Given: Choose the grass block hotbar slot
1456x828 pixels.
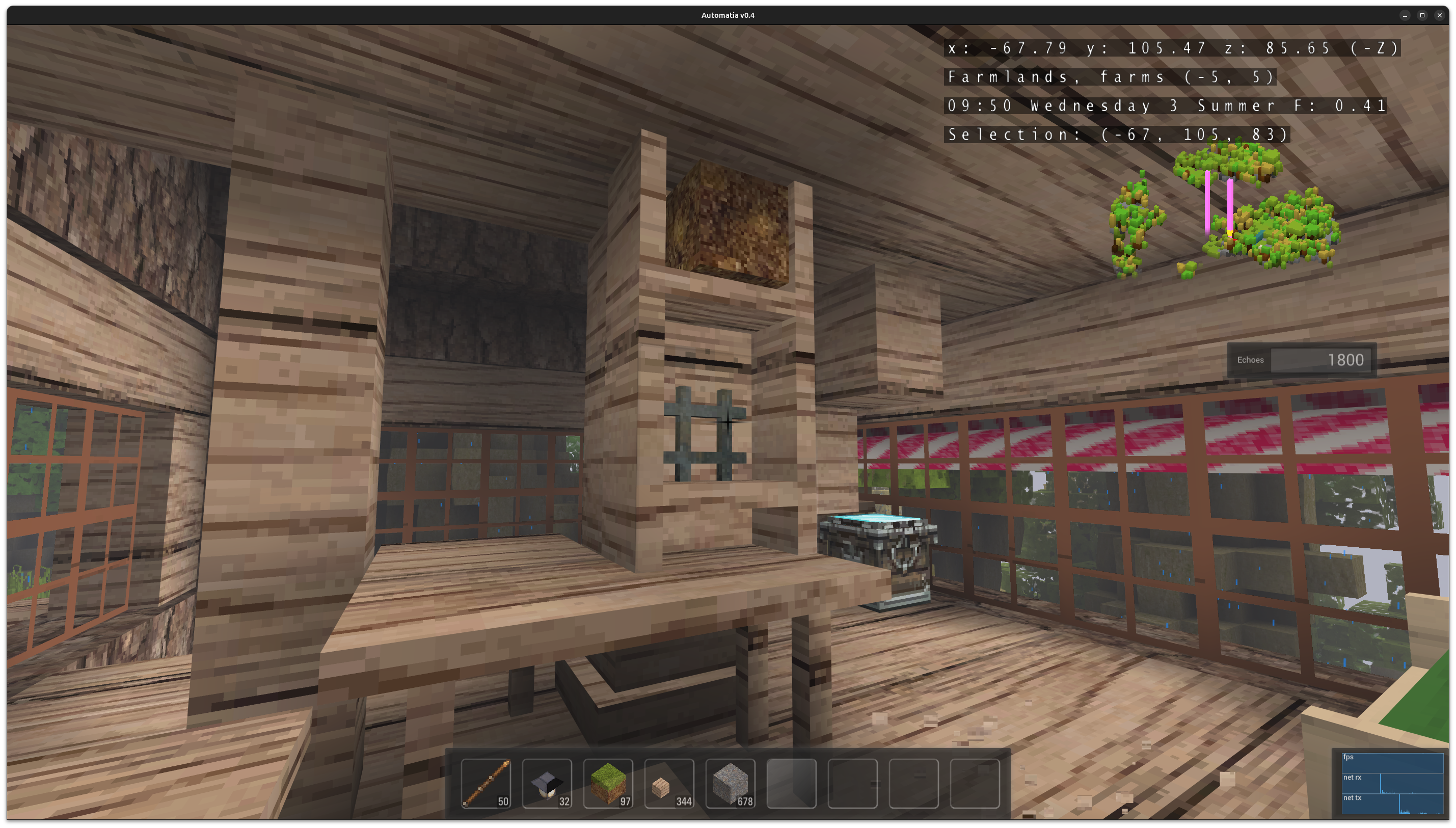Looking at the screenshot, I should pos(608,783).
